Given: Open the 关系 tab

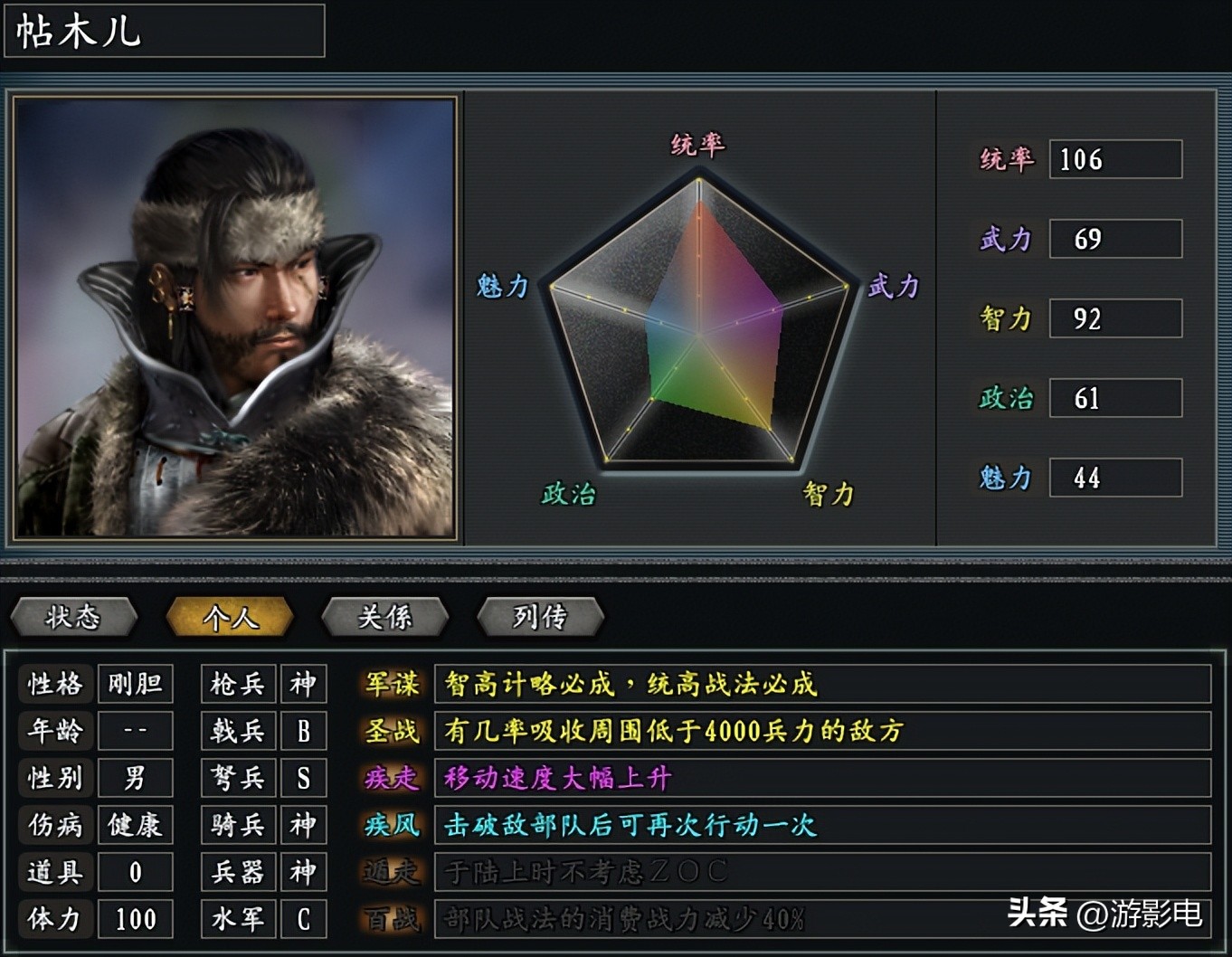Looking at the screenshot, I should click(385, 618).
